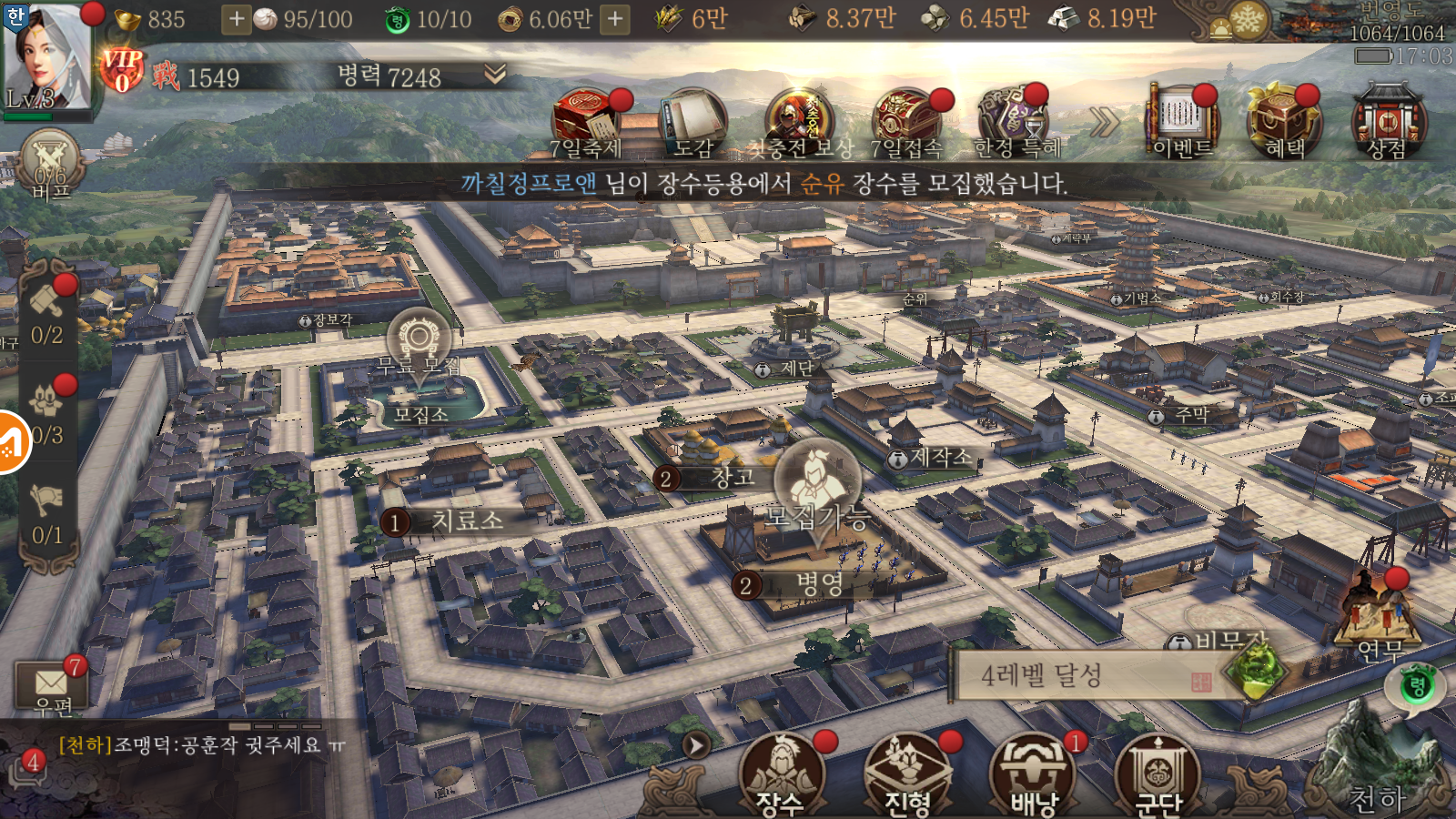
Task: Open the 첫충전 보상 reward
Action: click(799, 124)
